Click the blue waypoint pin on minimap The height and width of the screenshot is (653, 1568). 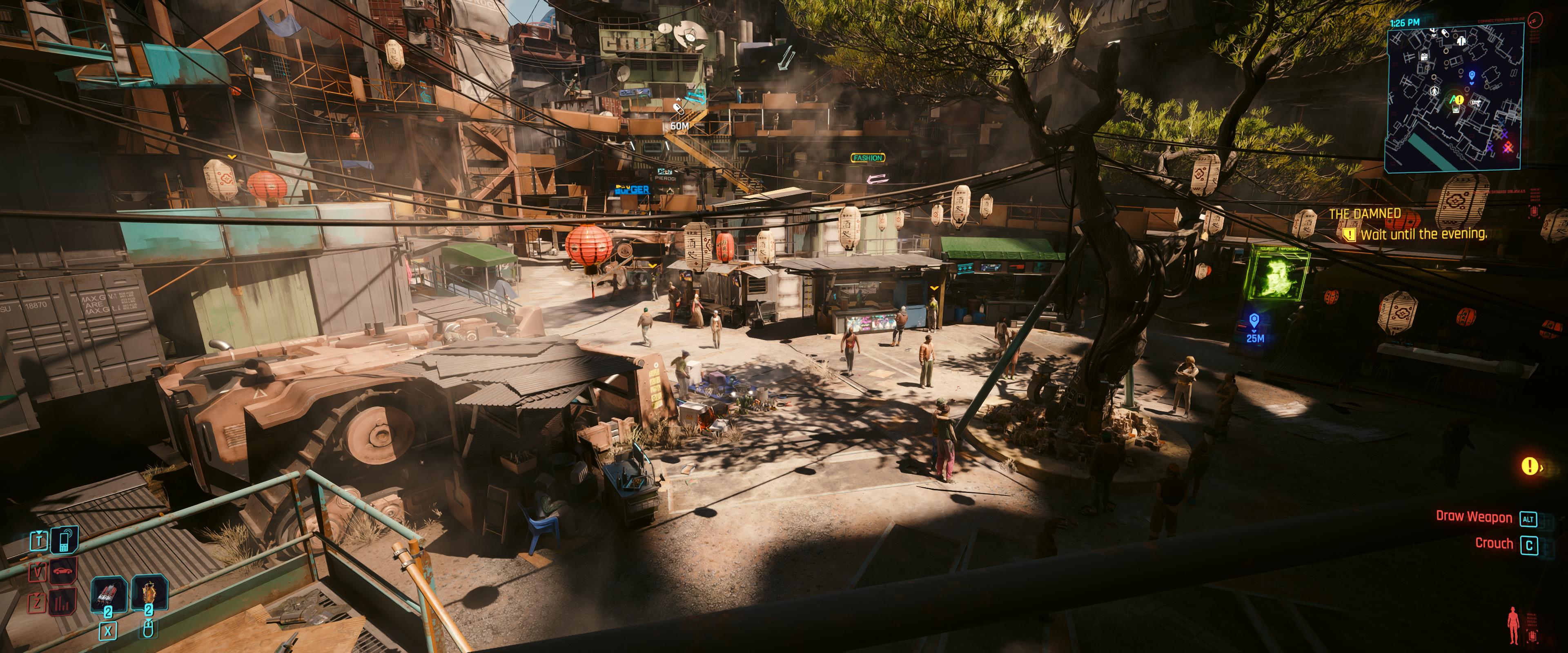(1472, 76)
